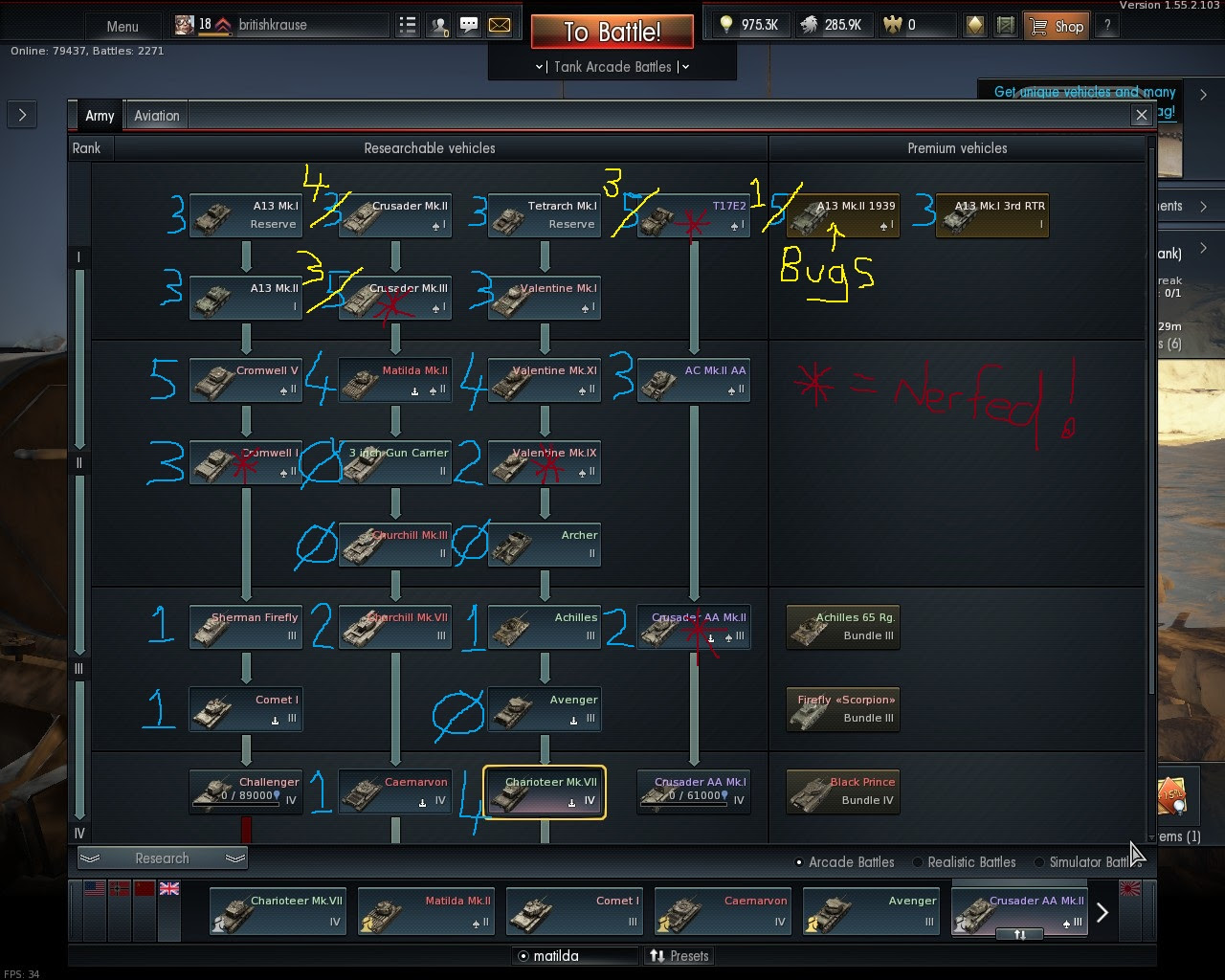Image resolution: width=1225 pixels, height=980 pixels.
Task: Switch to the Aviation tab
Action: (x=156, y=115)
